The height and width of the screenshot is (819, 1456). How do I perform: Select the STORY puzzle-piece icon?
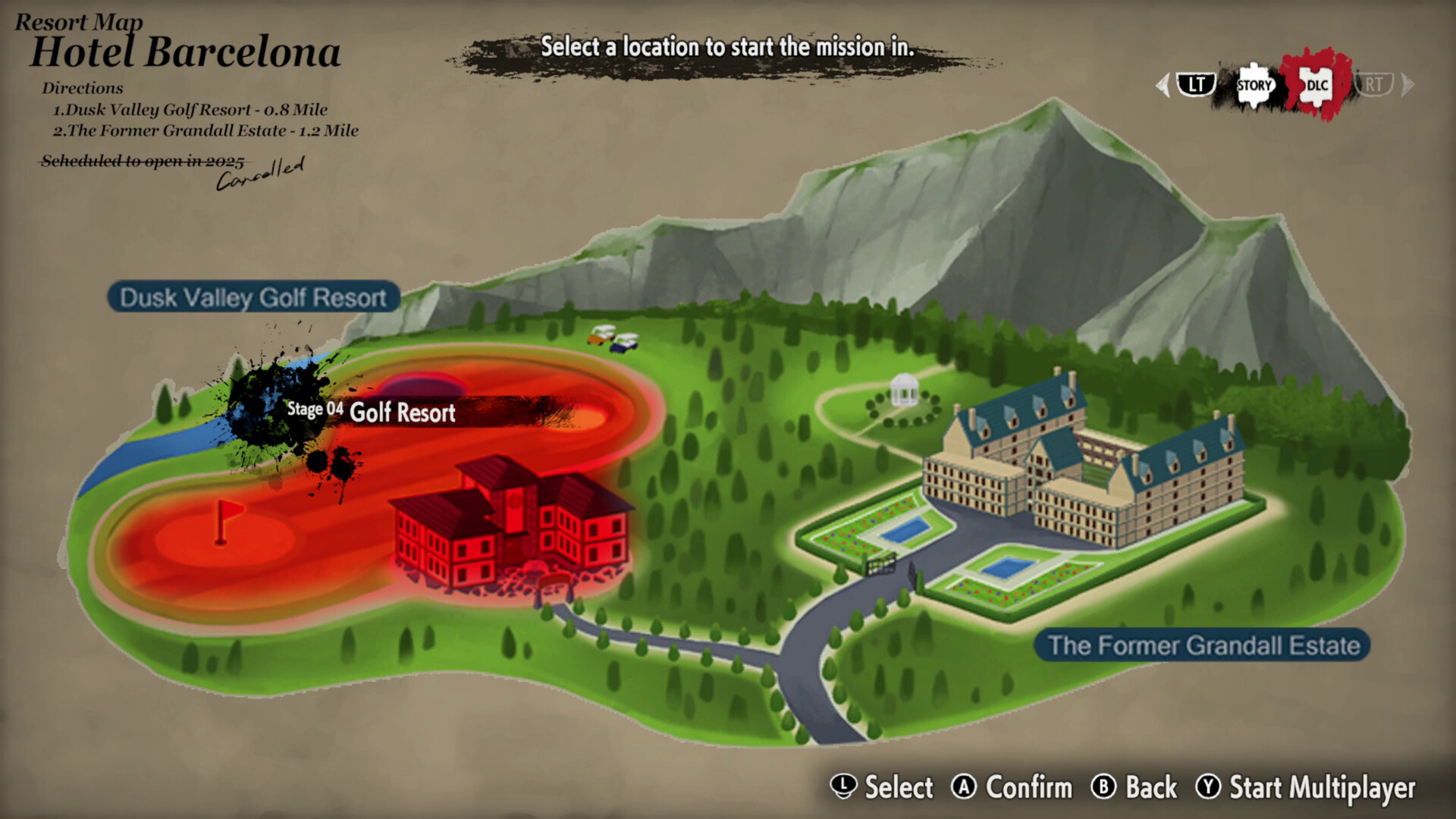point(1254,86)
